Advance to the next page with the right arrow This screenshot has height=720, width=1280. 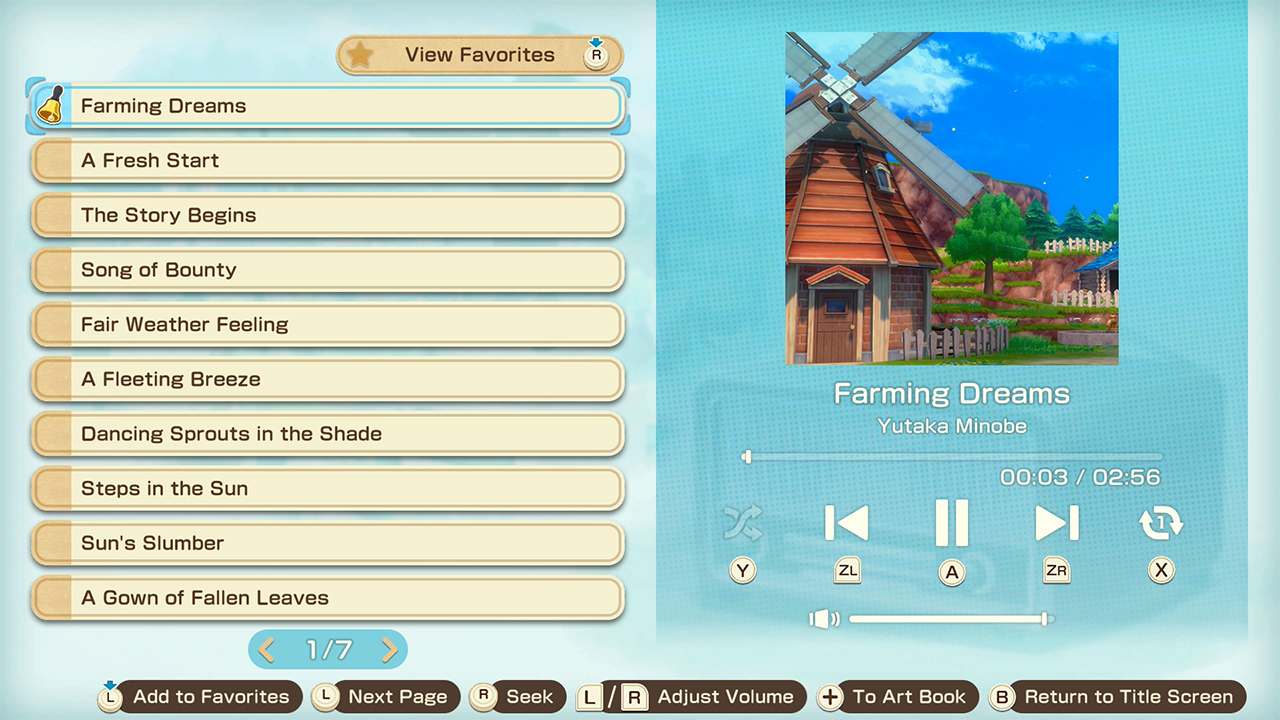pos(390,650)
